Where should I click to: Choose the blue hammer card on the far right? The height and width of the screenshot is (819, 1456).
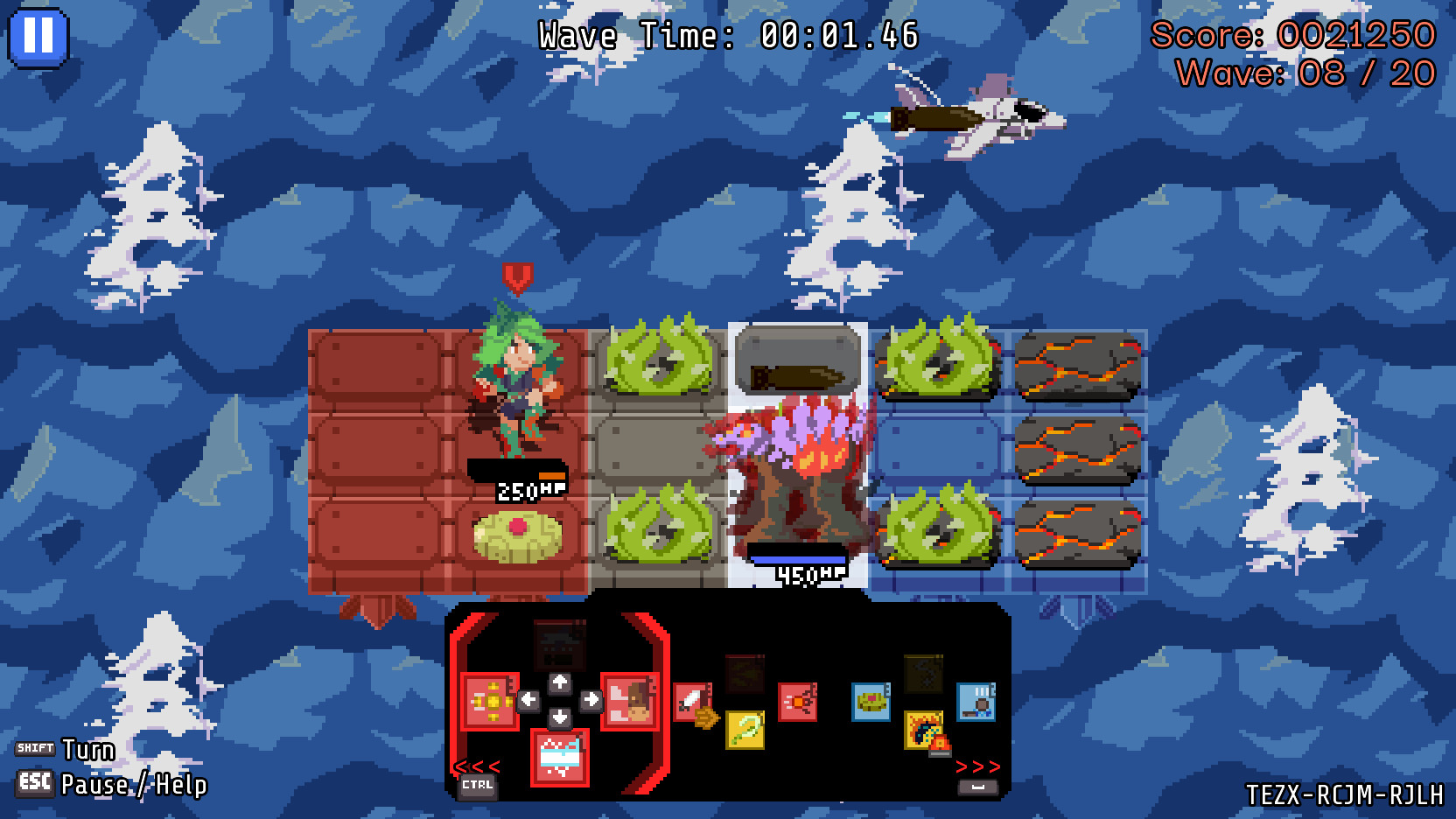(x=978, y=701)
